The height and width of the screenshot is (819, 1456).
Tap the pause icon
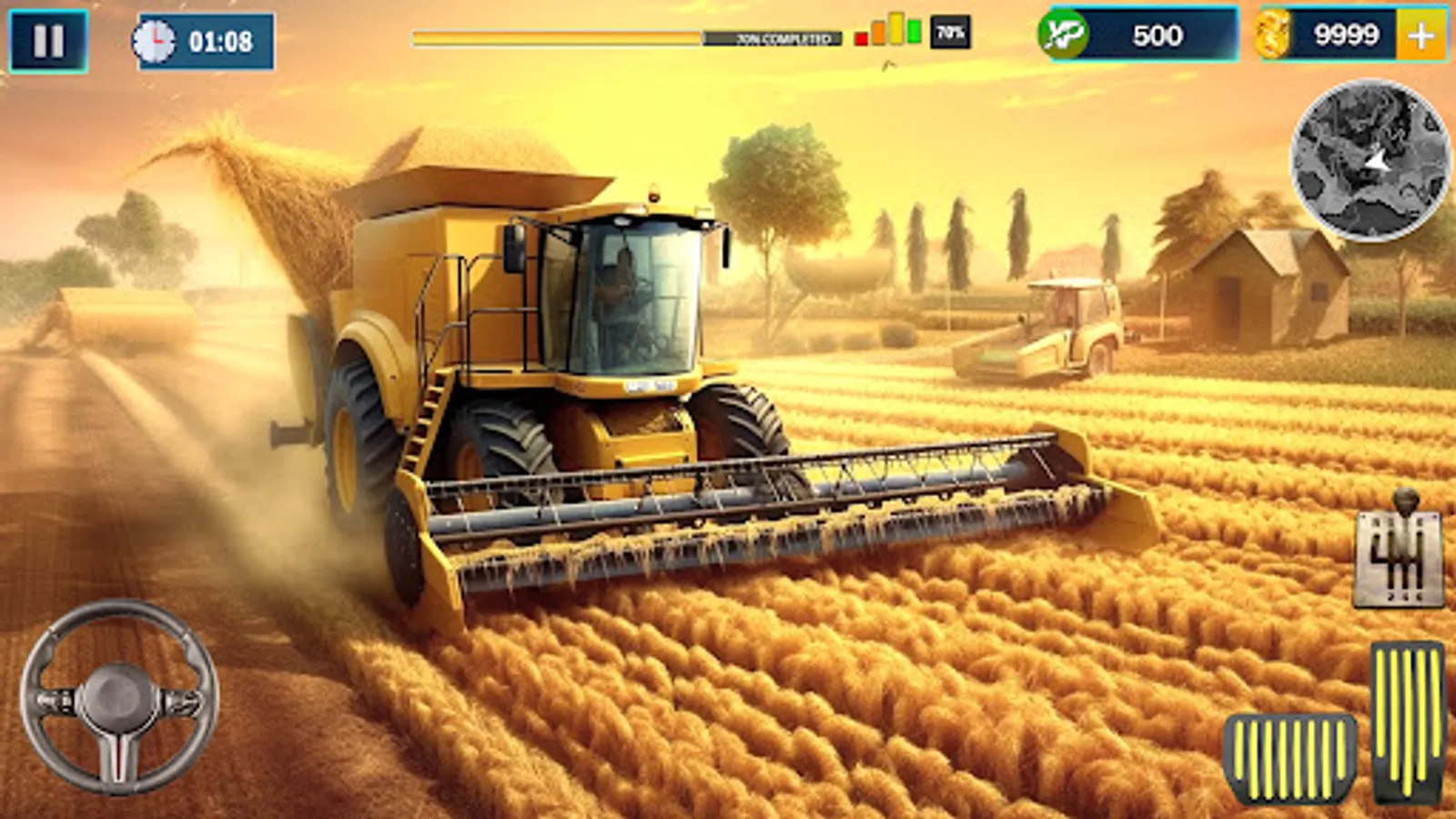coord(50,38)
